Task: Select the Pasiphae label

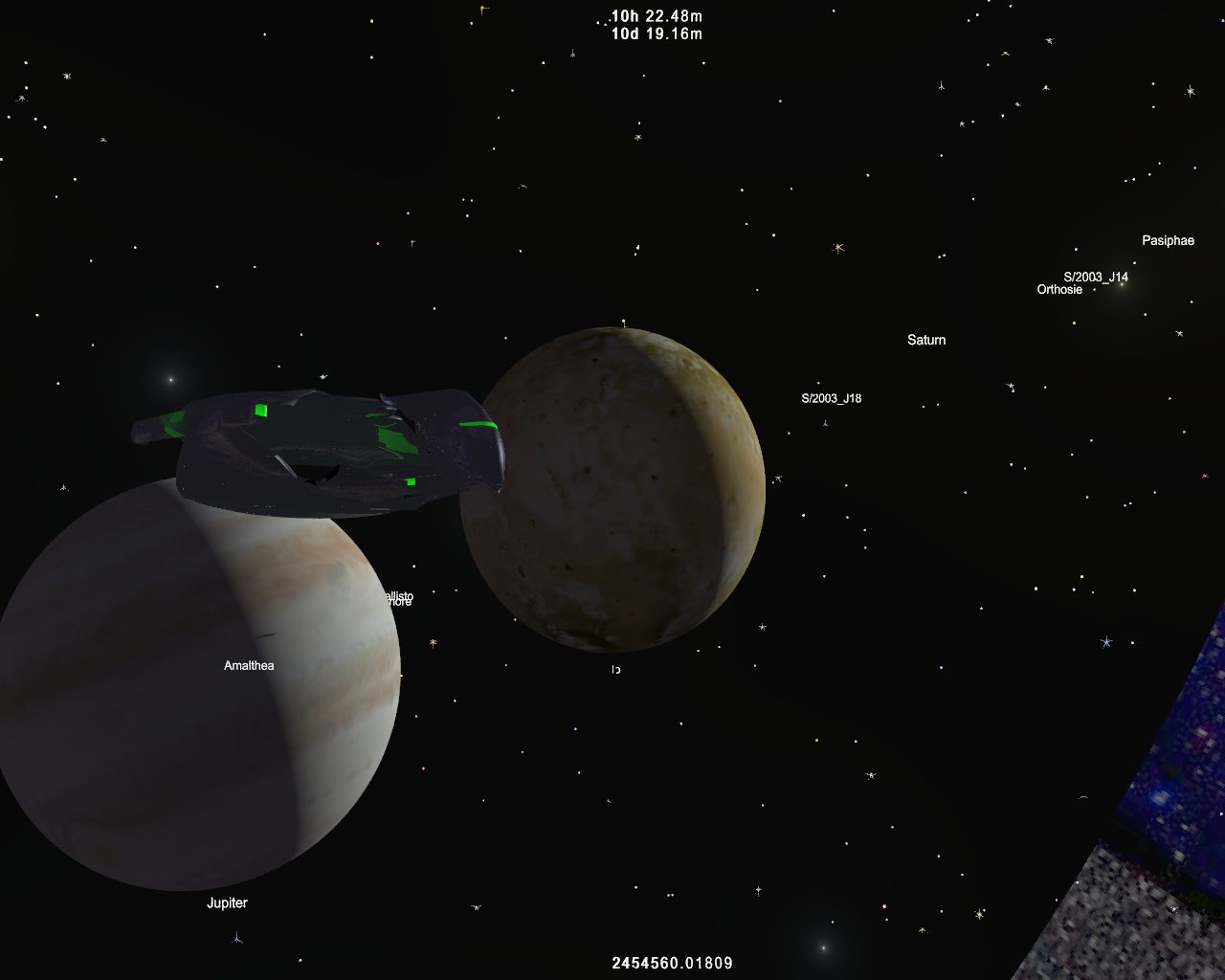Action: point(1168,240)
